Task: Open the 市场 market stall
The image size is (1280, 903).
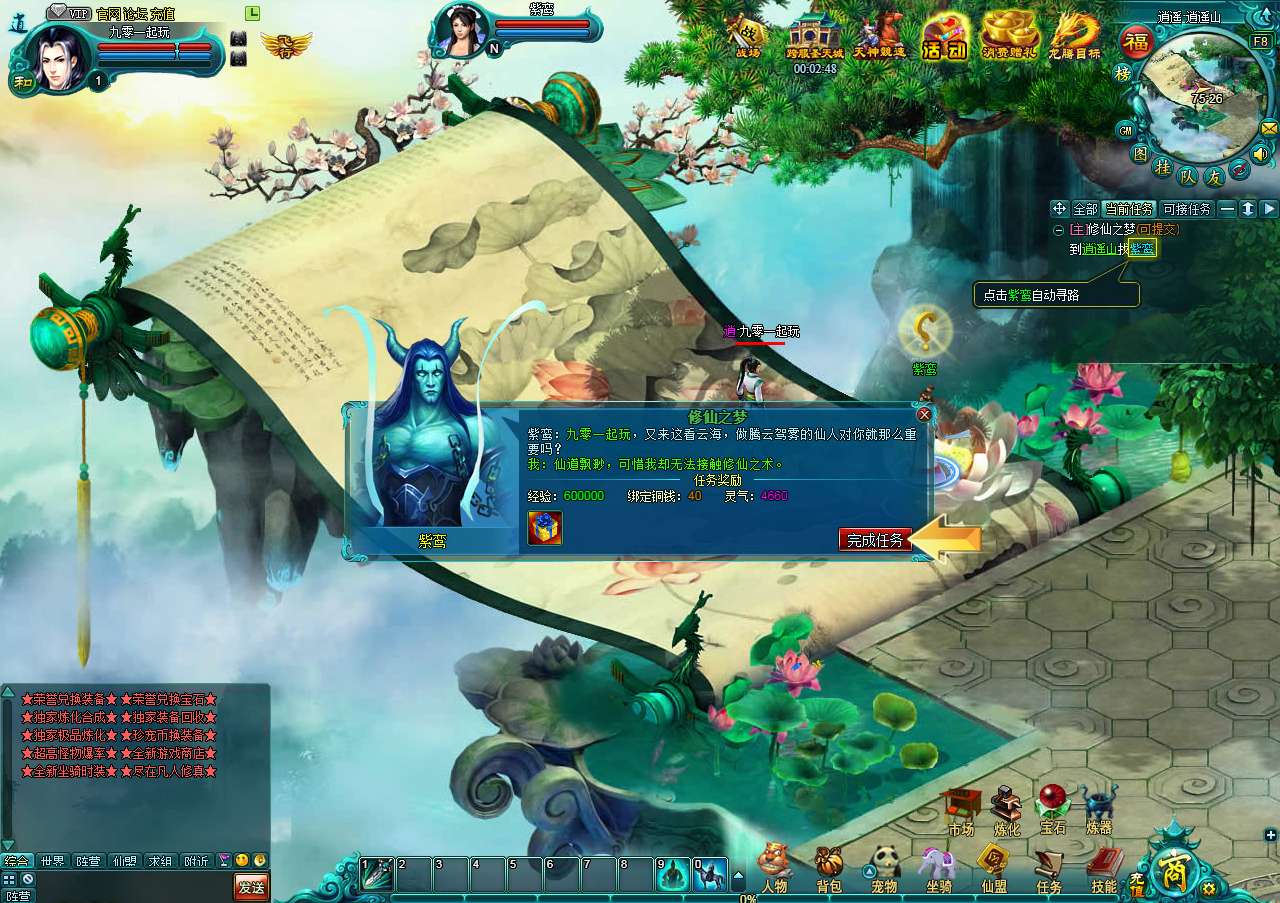Action: pyautogui.click(x=960, y=808)
